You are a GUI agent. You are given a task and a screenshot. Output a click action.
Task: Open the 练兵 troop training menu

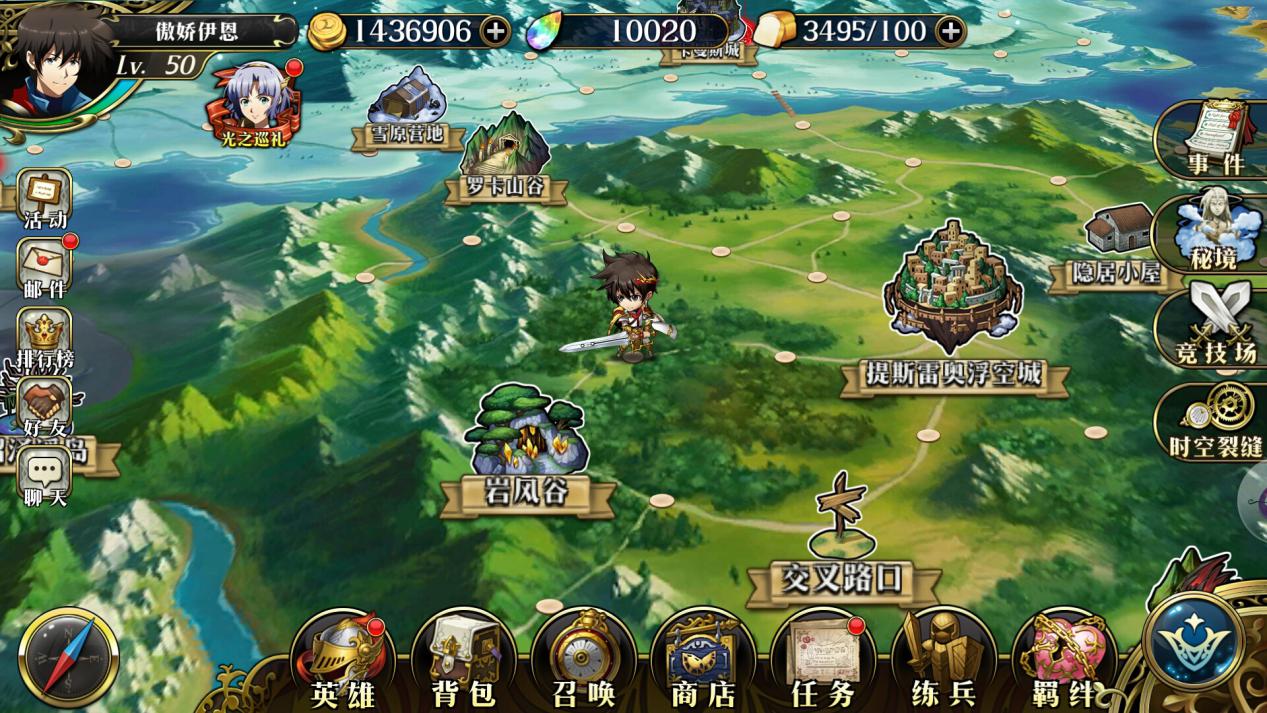941,660
